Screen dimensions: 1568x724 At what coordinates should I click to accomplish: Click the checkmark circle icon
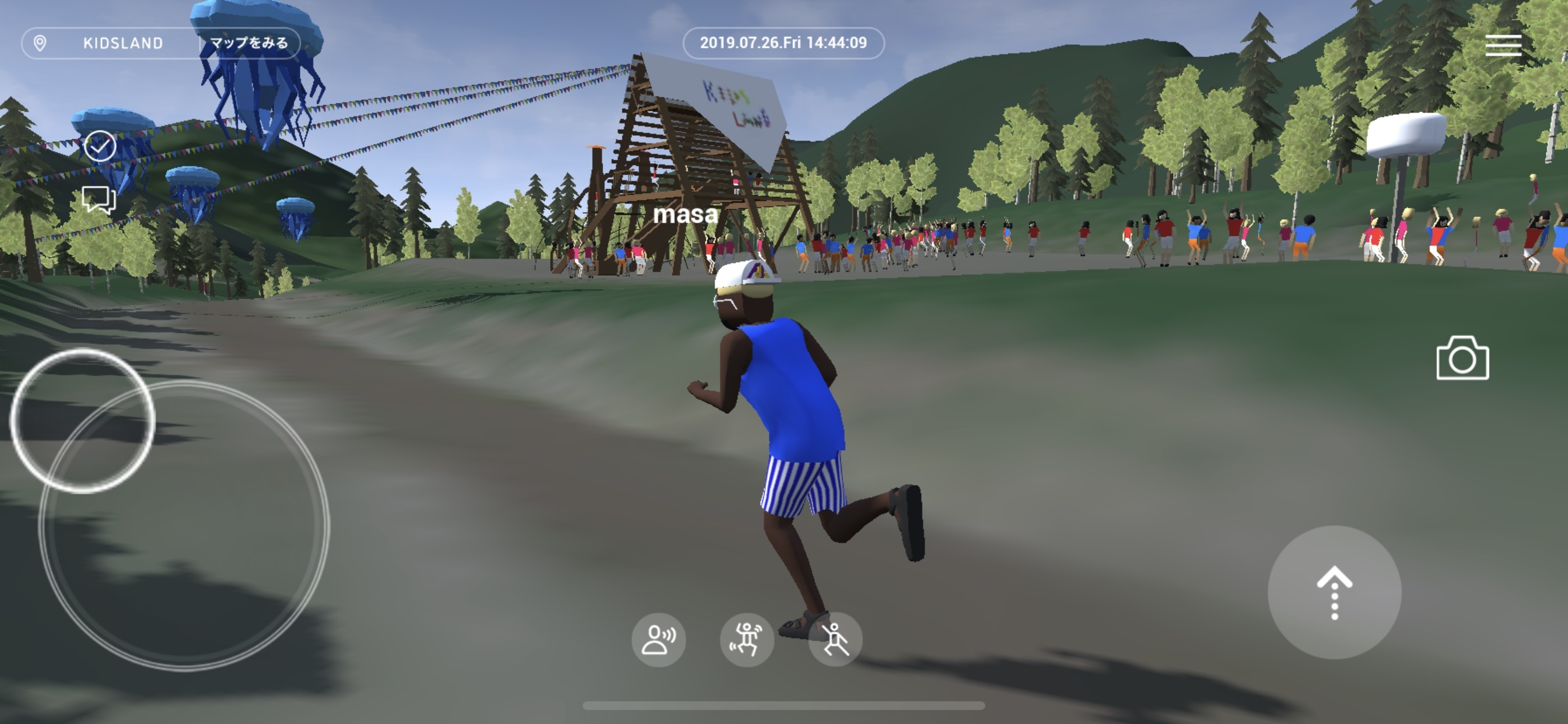pos(100,146)
